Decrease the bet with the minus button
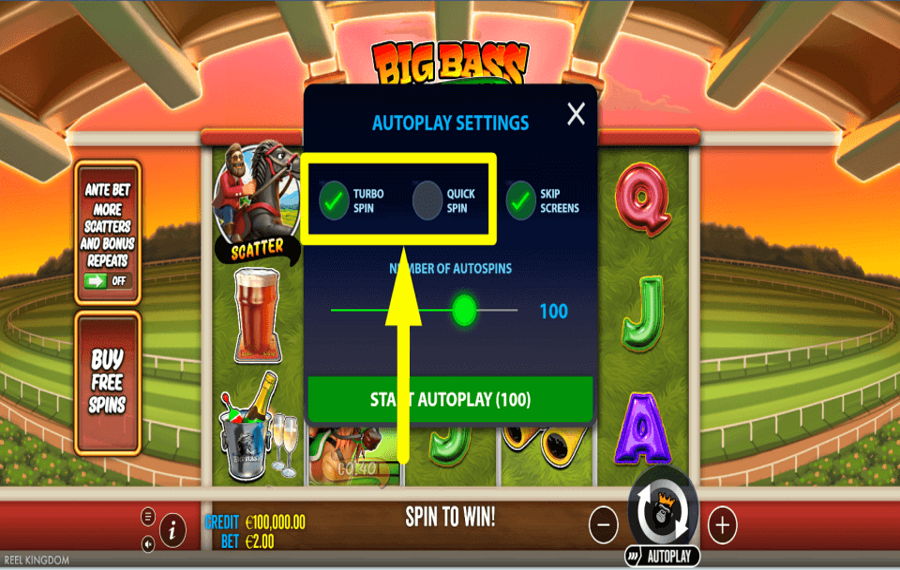The image size is (900, 570). [x=603, y=523]
